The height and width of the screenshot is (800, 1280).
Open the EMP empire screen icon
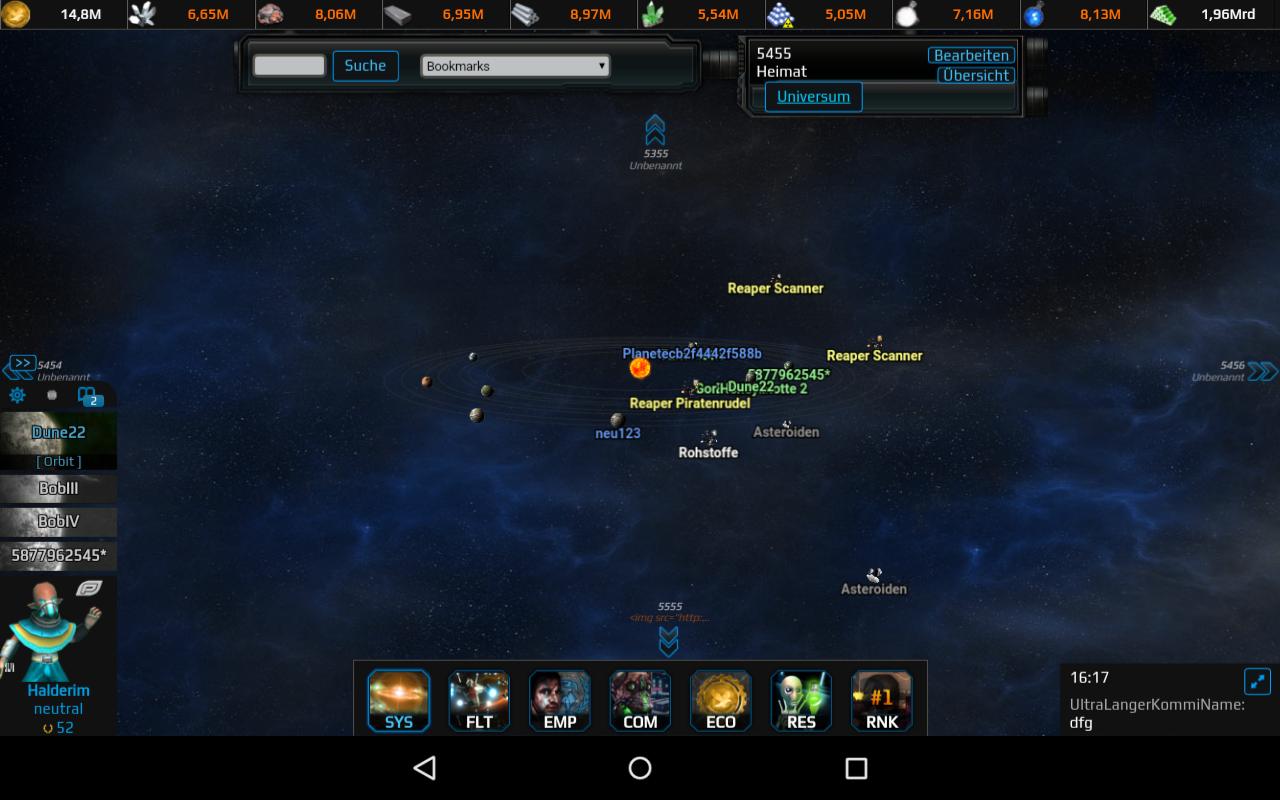tap(559, 700)
